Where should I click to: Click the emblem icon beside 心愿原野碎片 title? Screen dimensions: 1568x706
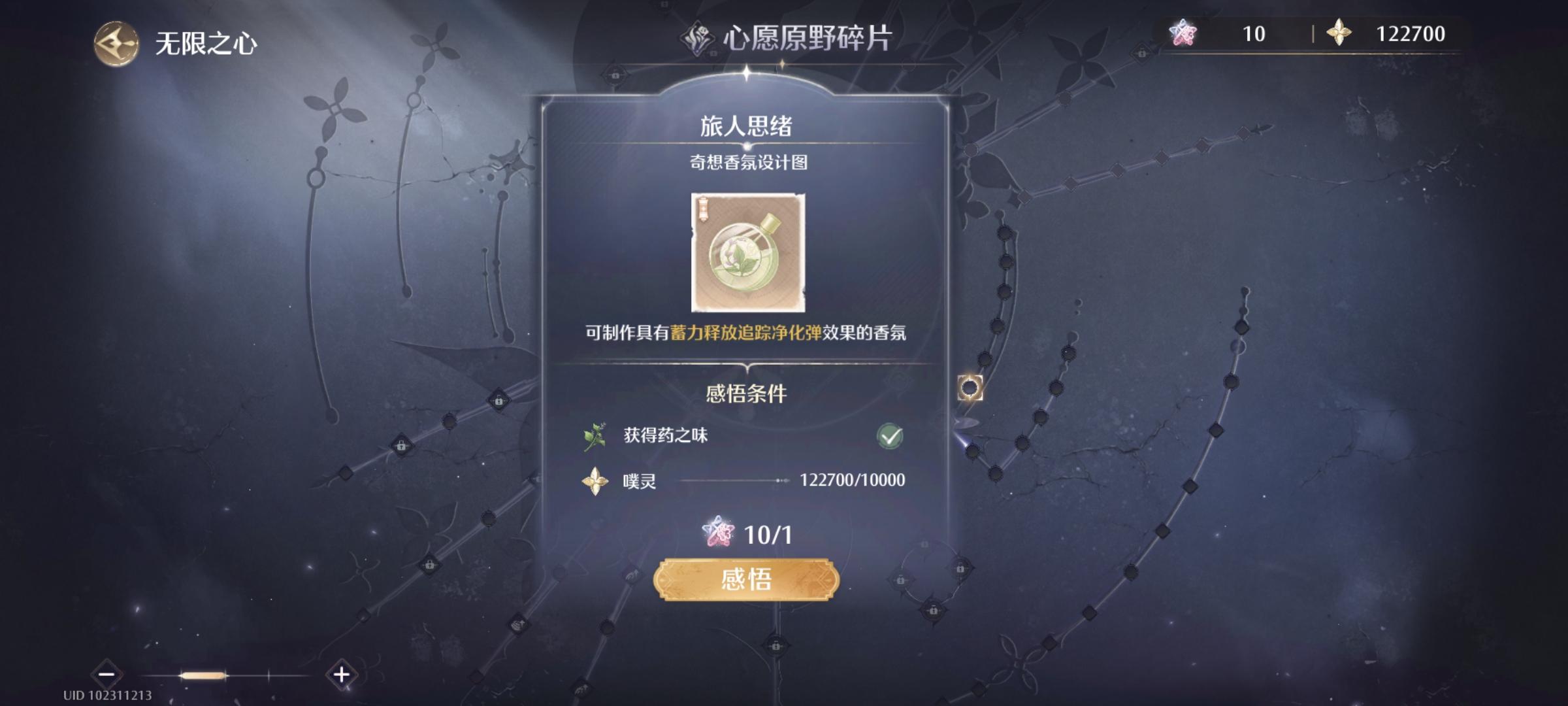[x=696, y=39]
